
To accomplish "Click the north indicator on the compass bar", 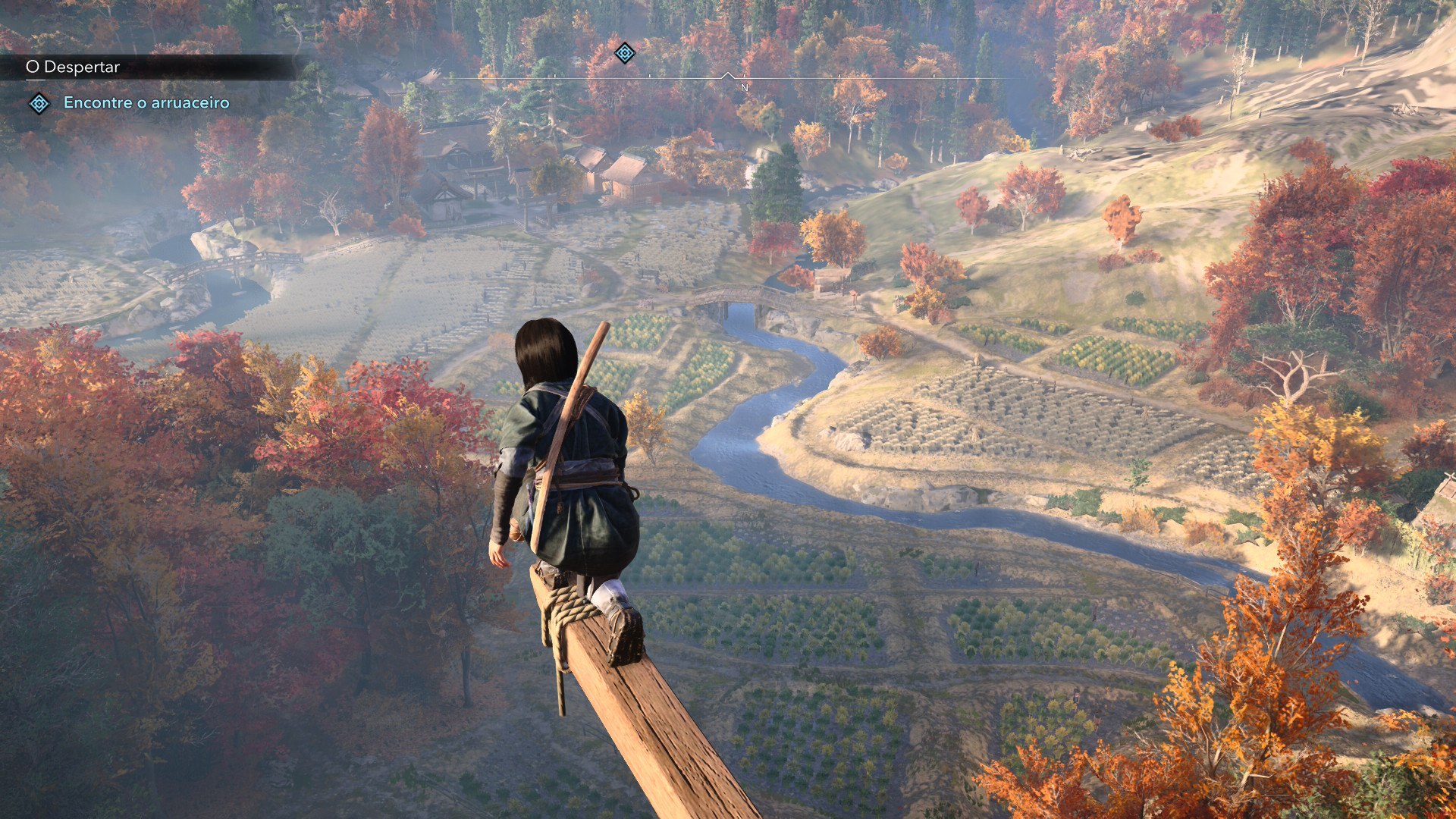I will (x=744, y=87).
